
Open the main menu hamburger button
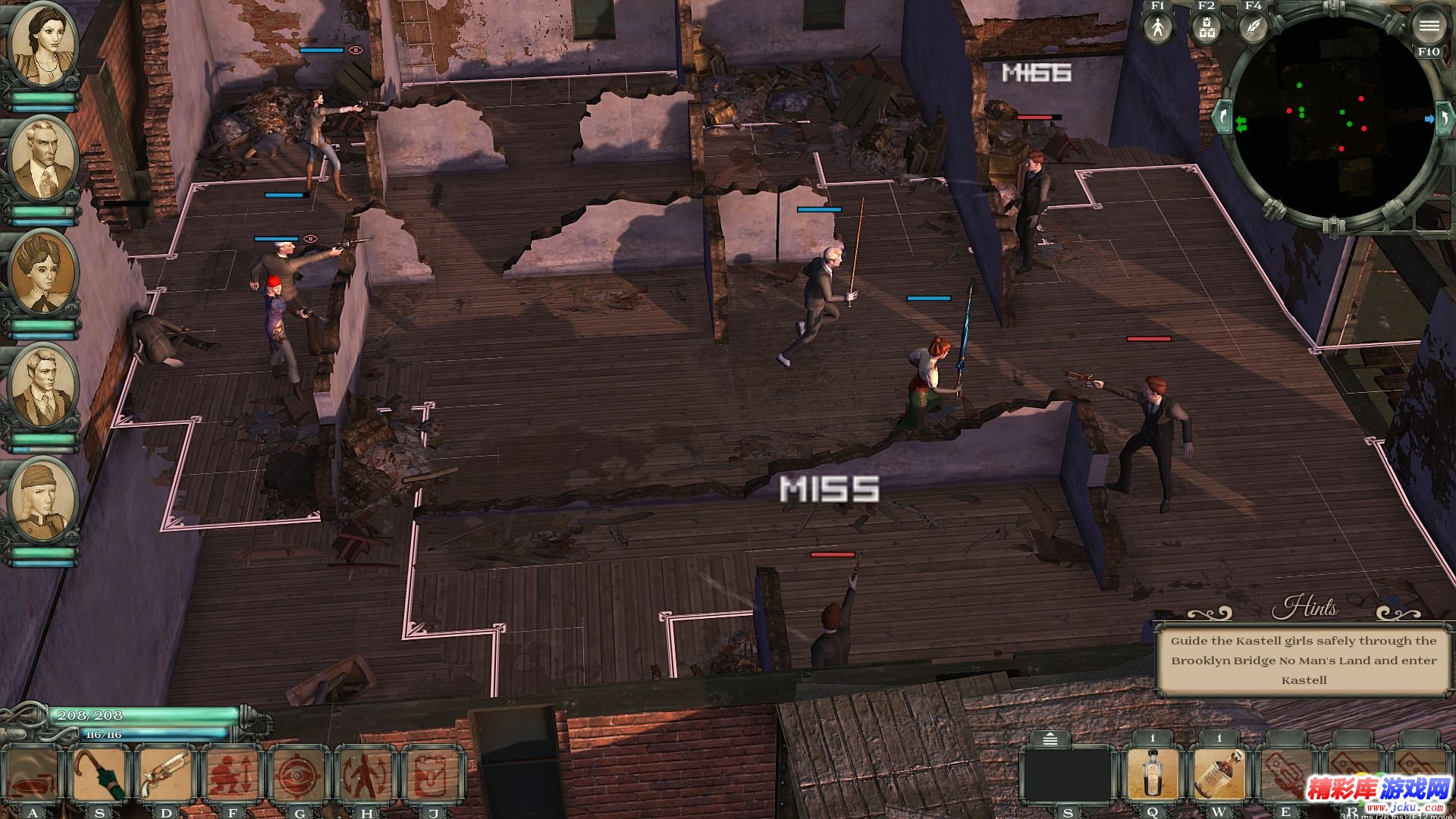1429,27
